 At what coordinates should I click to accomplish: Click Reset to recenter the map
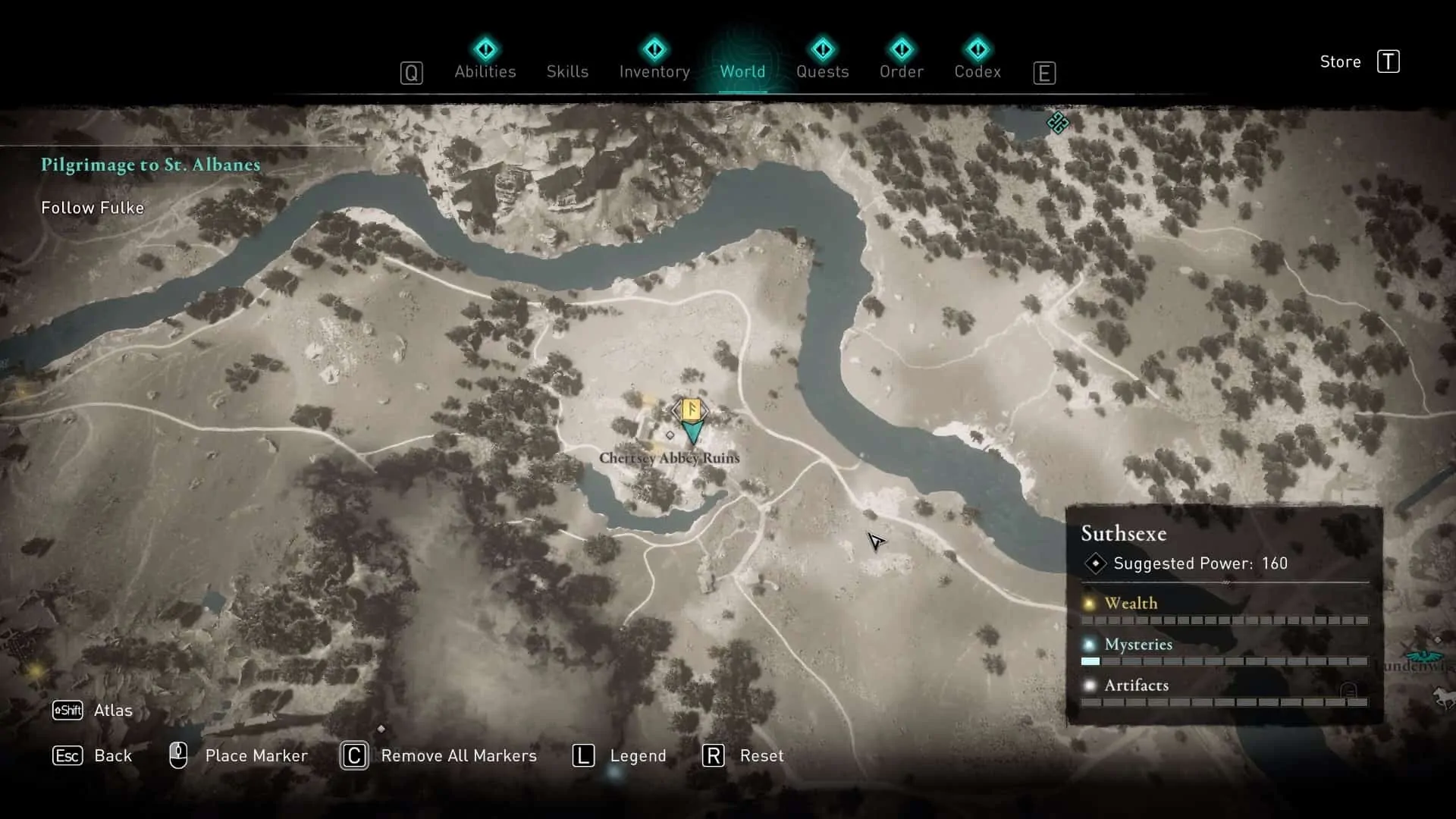click(761, 755)
